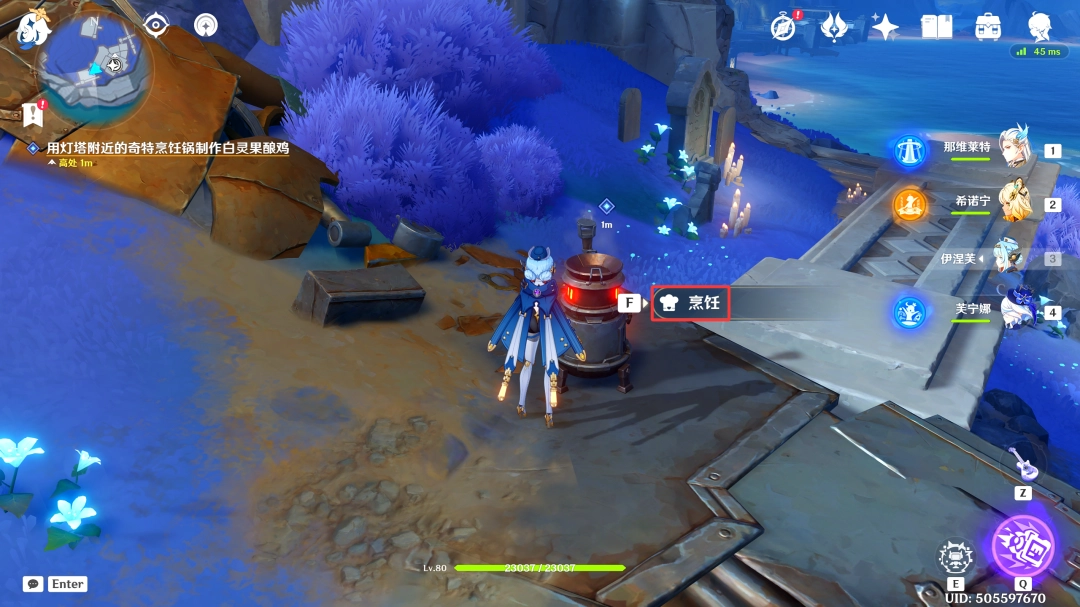Open the quest journal bookmark icon
Image resolution: width=1080 pixels, height=607 pixels.
(x=32, y=114)
